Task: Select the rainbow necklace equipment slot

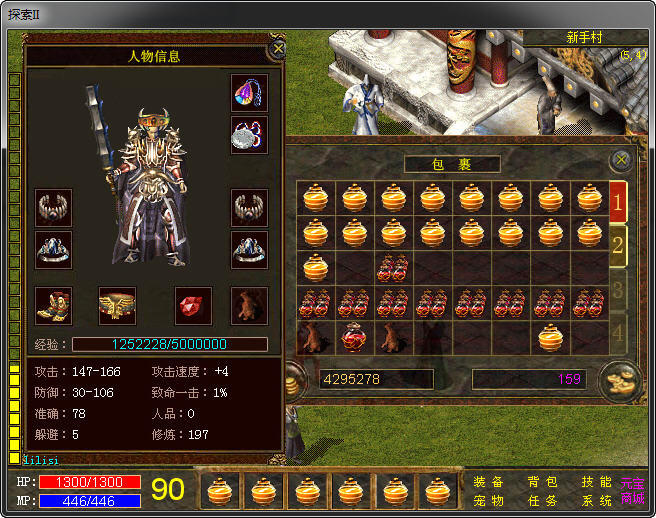Action: pyautogui.click(x=249, y=93)
